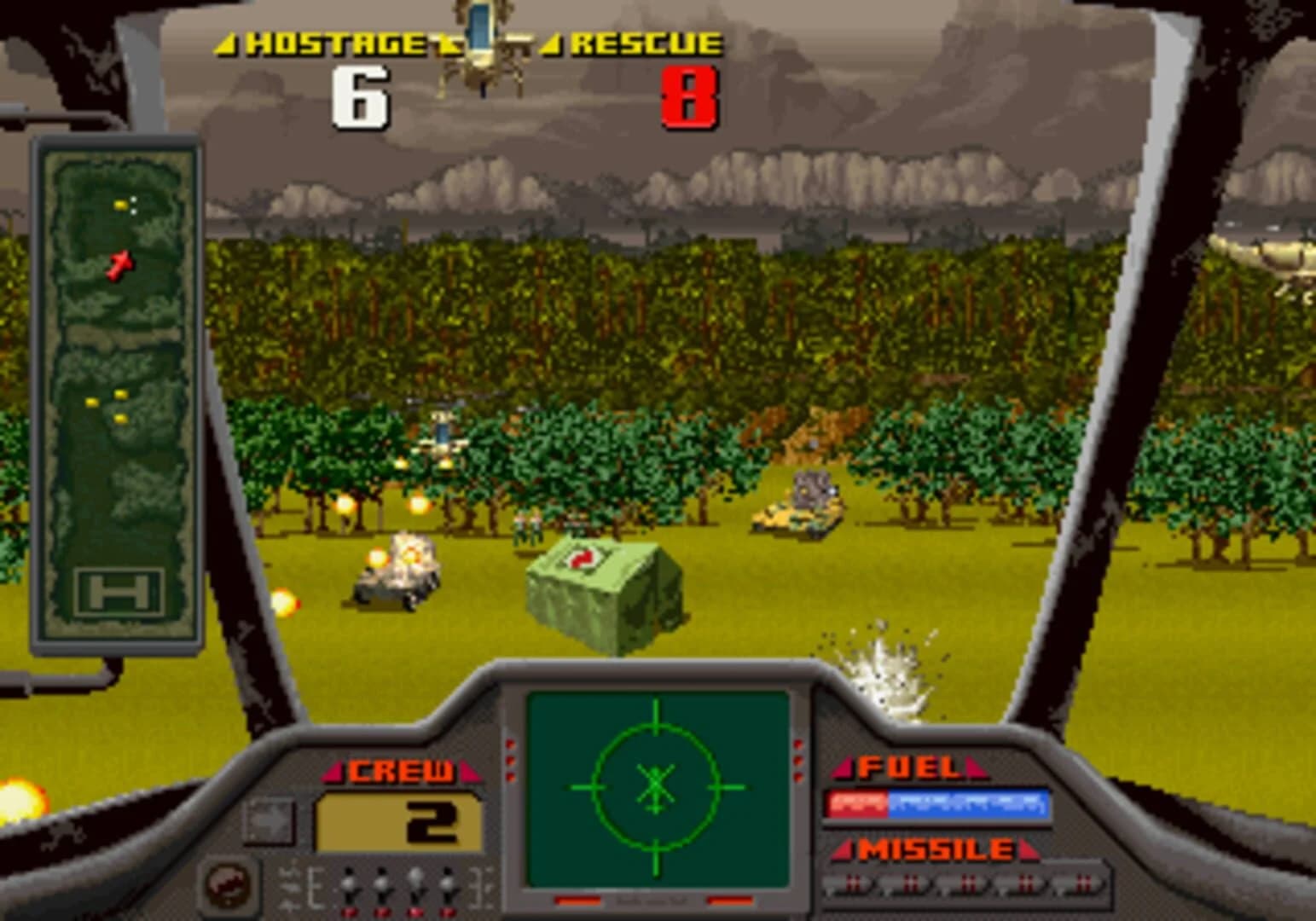
Task: Open the MISSILE panel arrow indicator
Action: point(844,849)
